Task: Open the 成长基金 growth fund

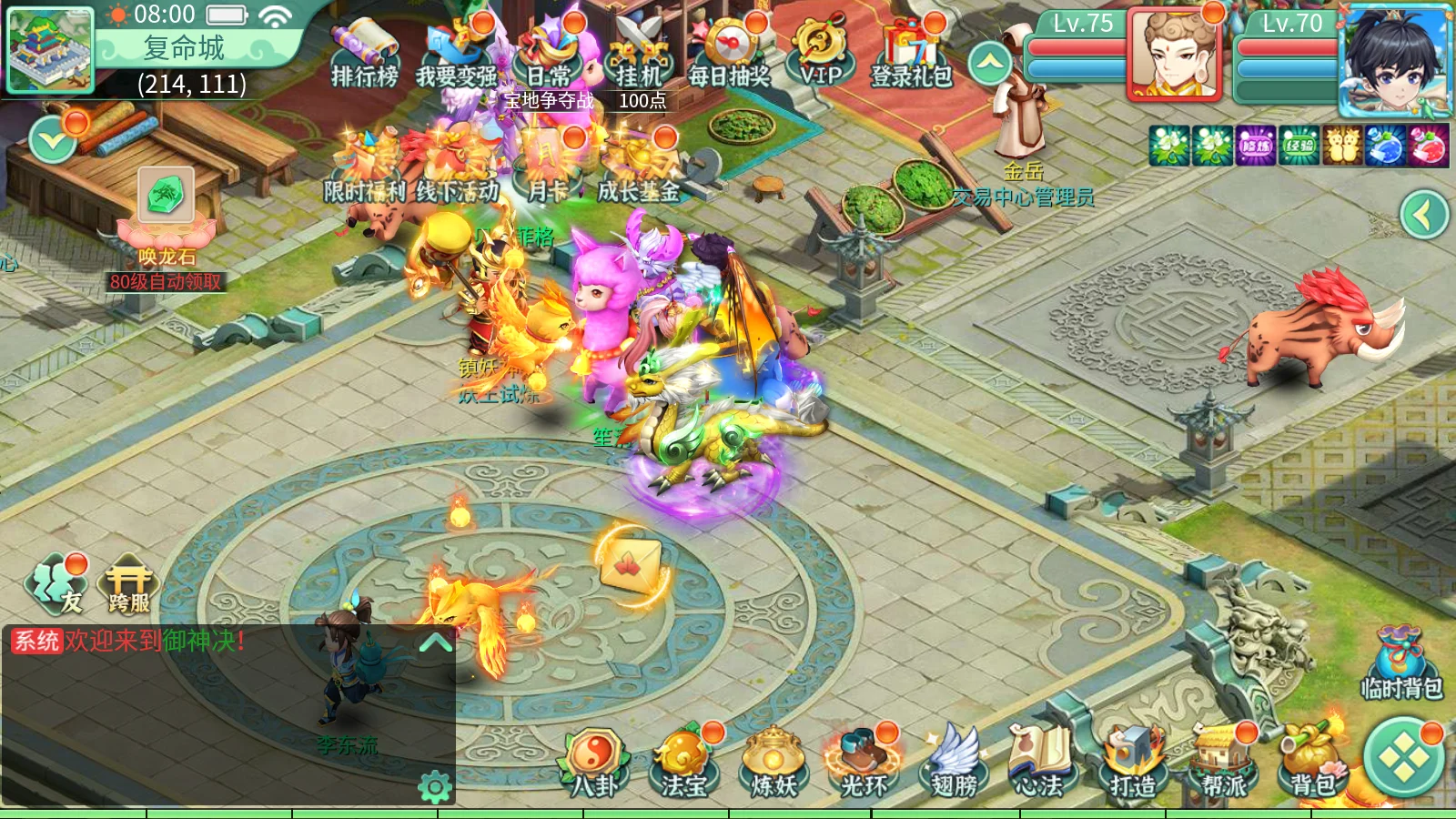Action: 639,168
